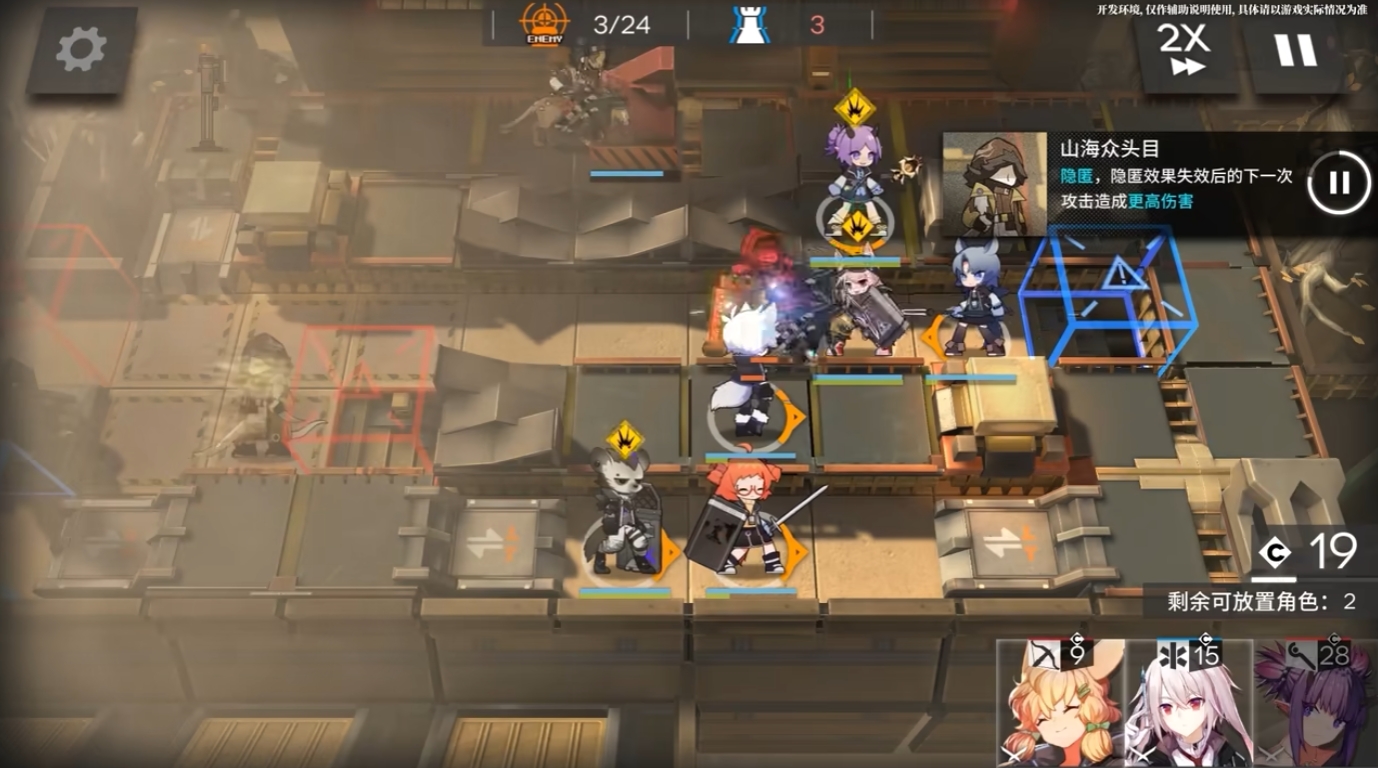Choose the purple-haired operator card costing 28

coord(1315,705)
